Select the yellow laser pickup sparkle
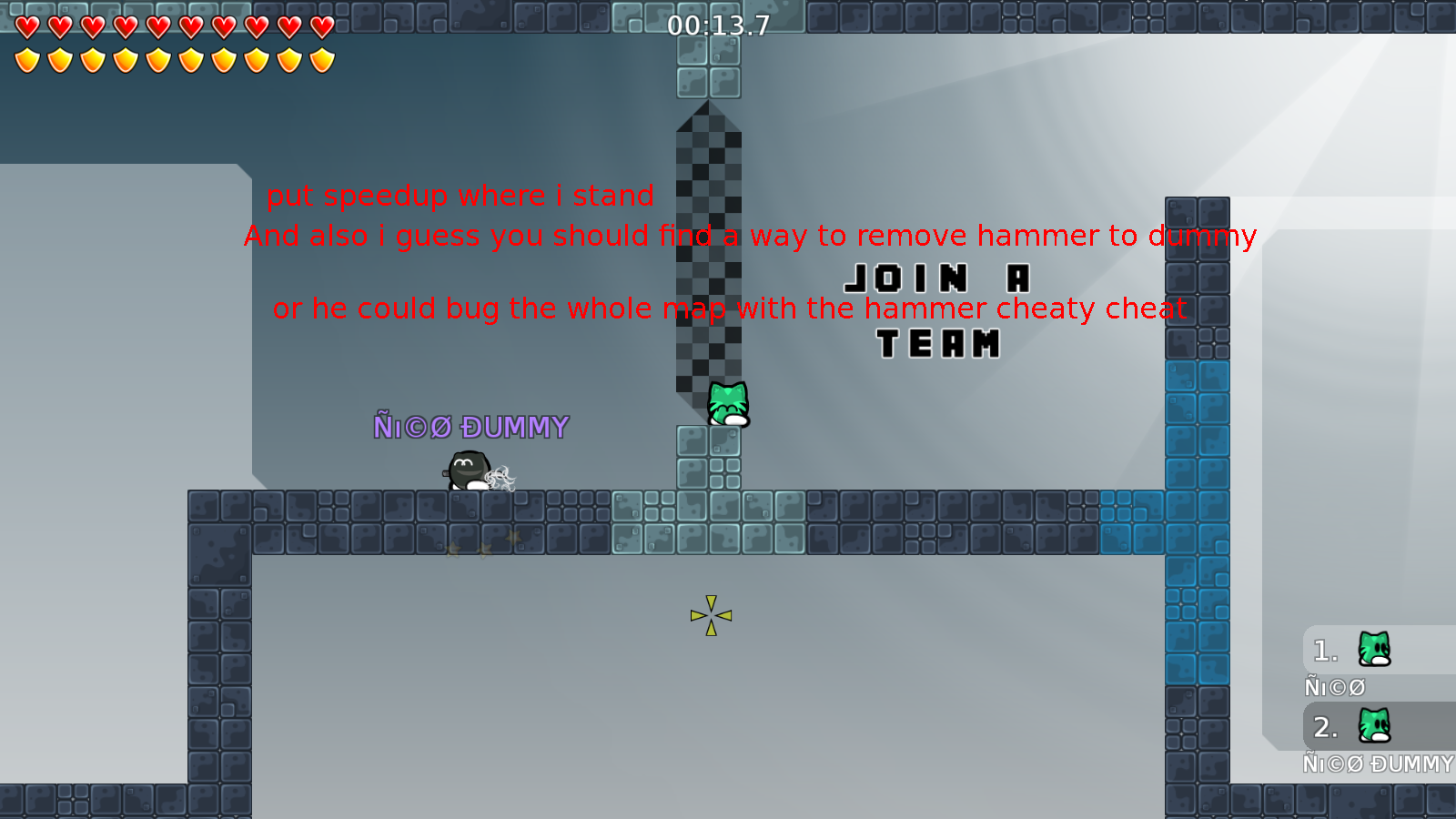The width and height of the screenshot is (1456, 819). pyautogui.click(x=709, y=615)
